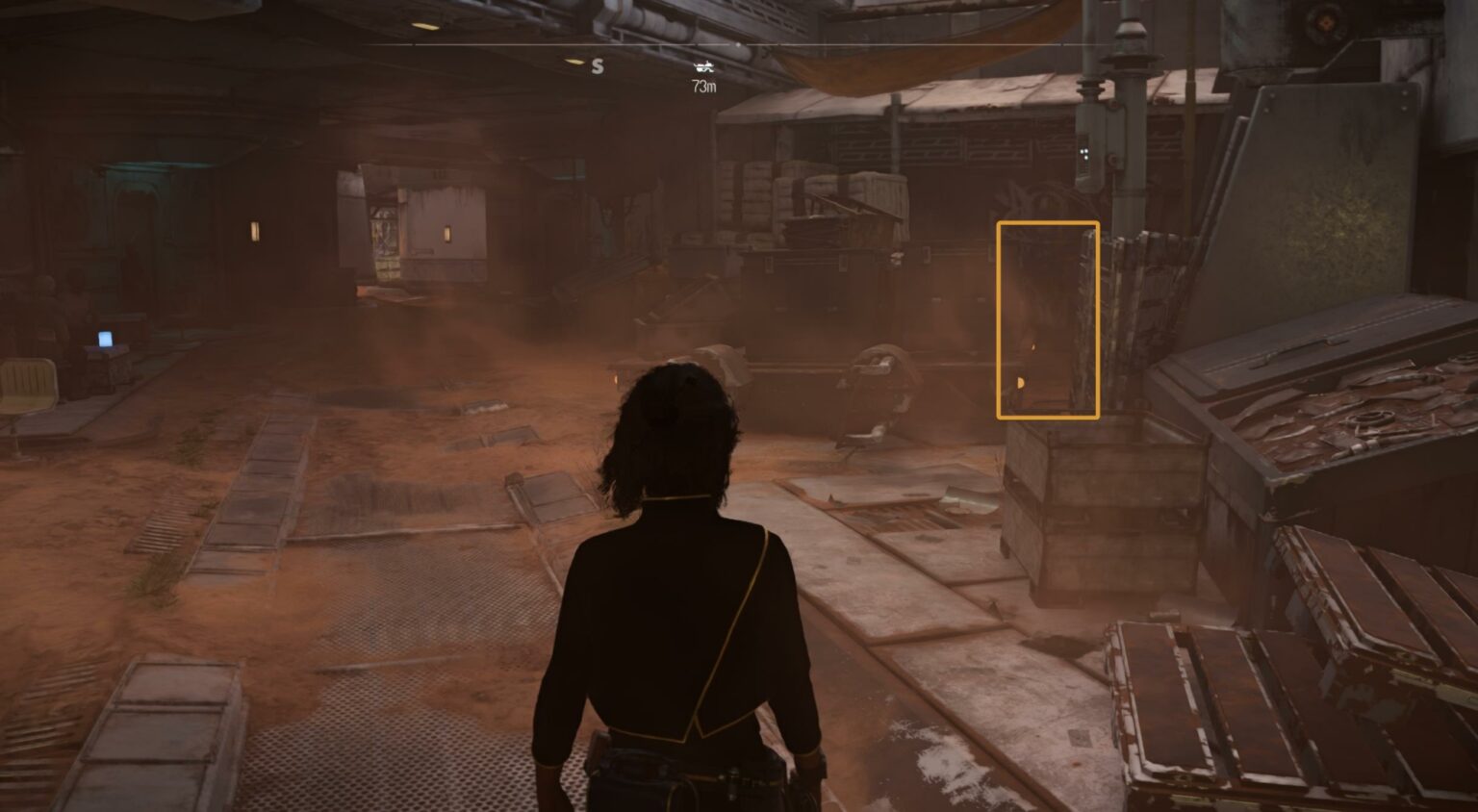Click the small yellow compass pip left of S
Image resolution: width=1478 pixels, height=812 pixels.
point(573,62)
